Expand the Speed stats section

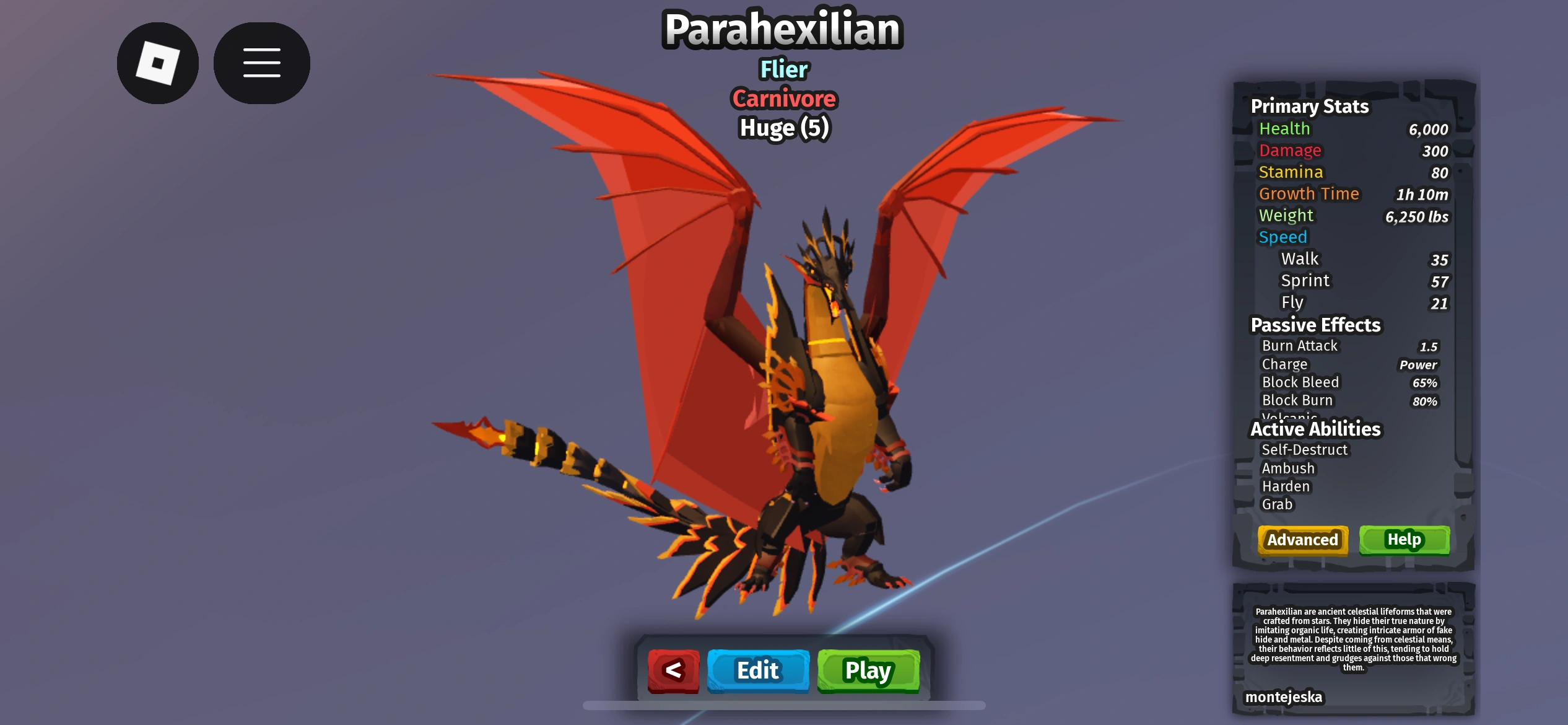(x=1283, y=237)
